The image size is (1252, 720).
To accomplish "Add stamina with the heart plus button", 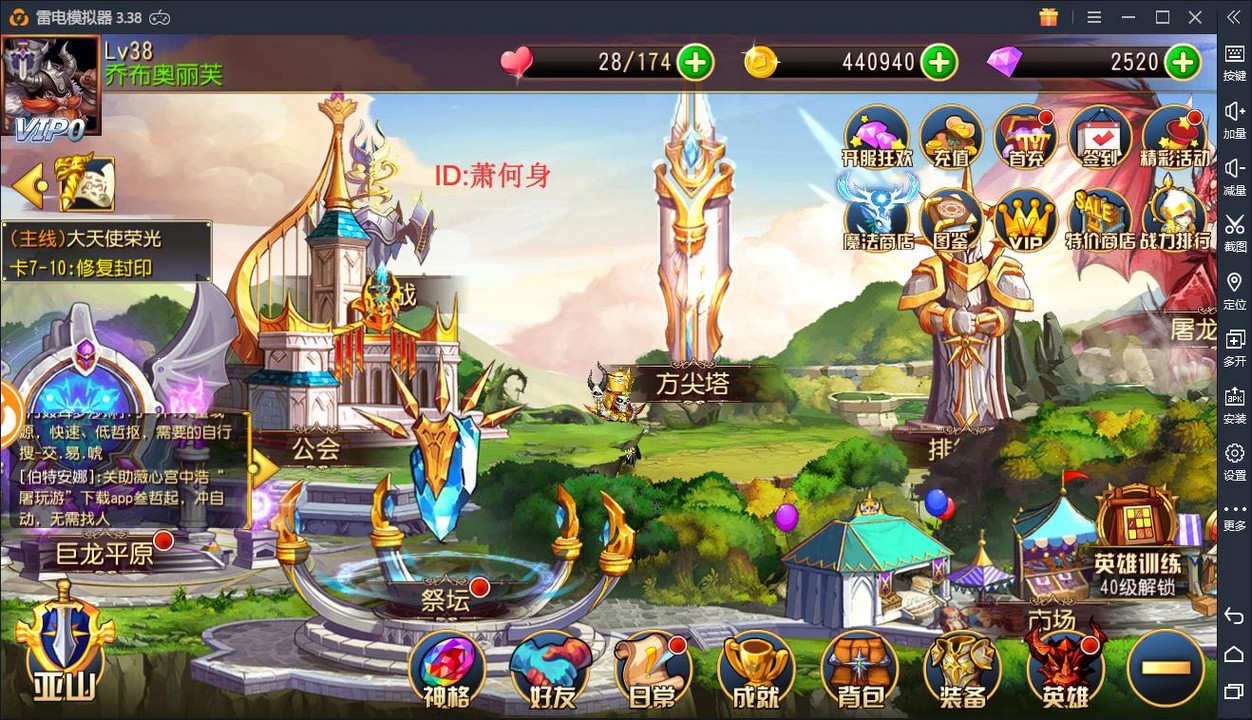I will [x=695, y=62].
